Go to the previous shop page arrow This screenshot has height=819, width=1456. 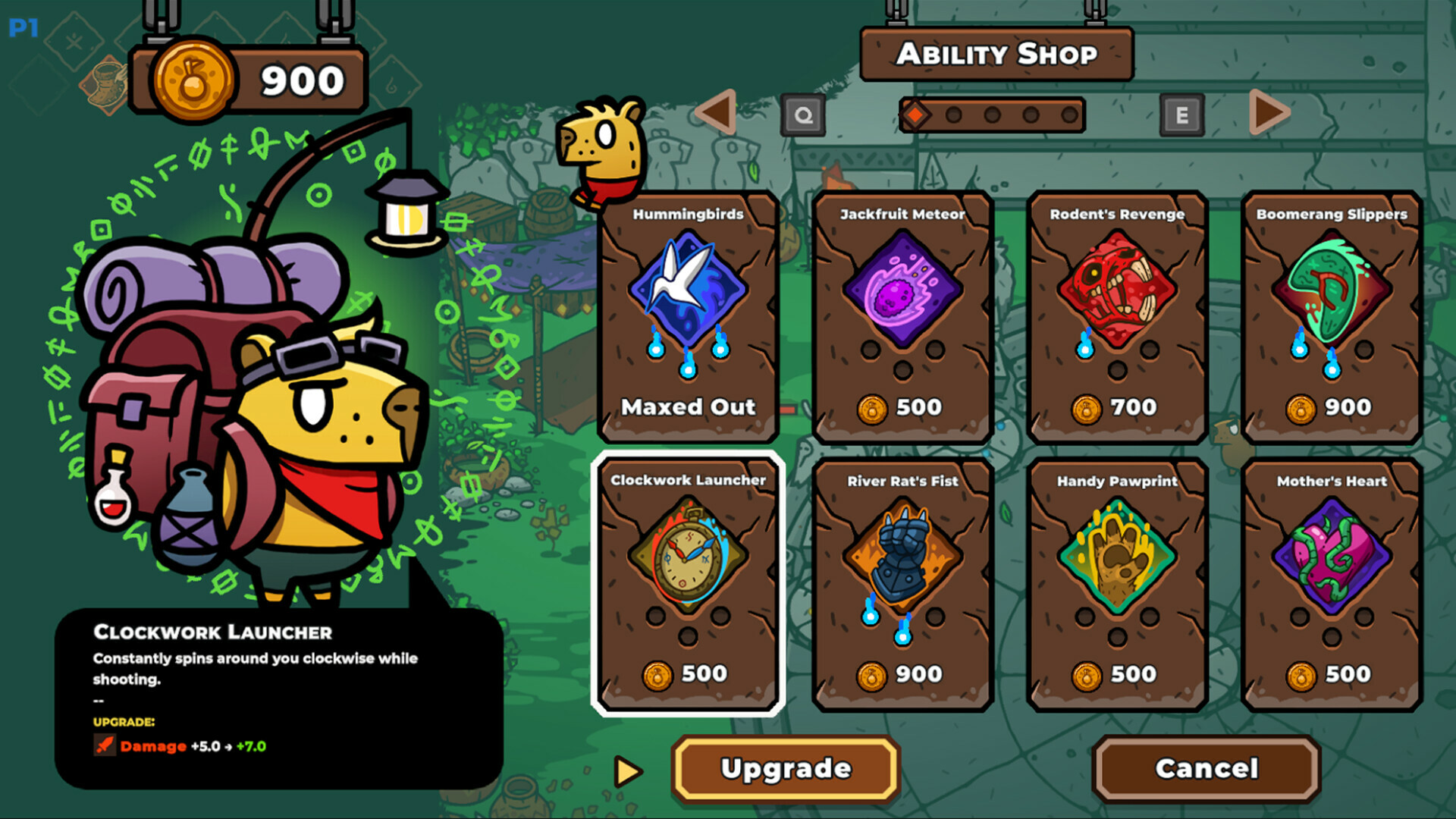(x=717, y=113)
